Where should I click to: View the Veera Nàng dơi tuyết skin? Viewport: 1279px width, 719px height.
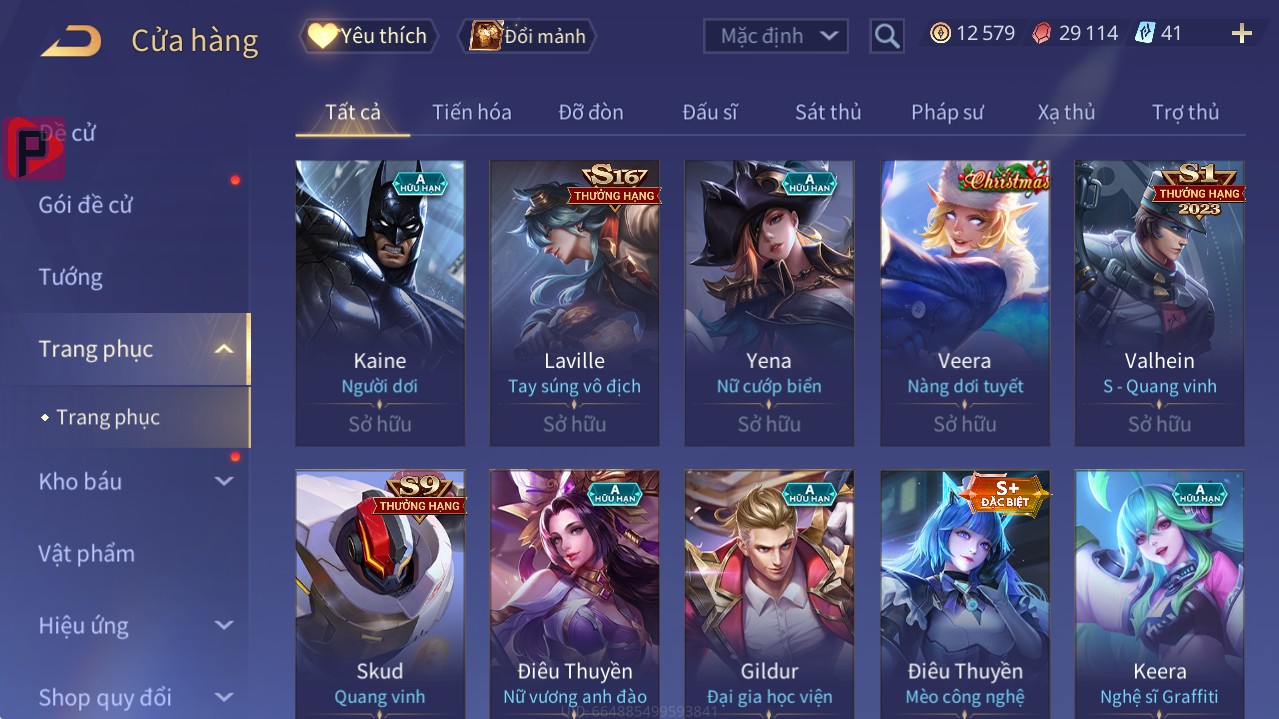click(x=964, y=302)
